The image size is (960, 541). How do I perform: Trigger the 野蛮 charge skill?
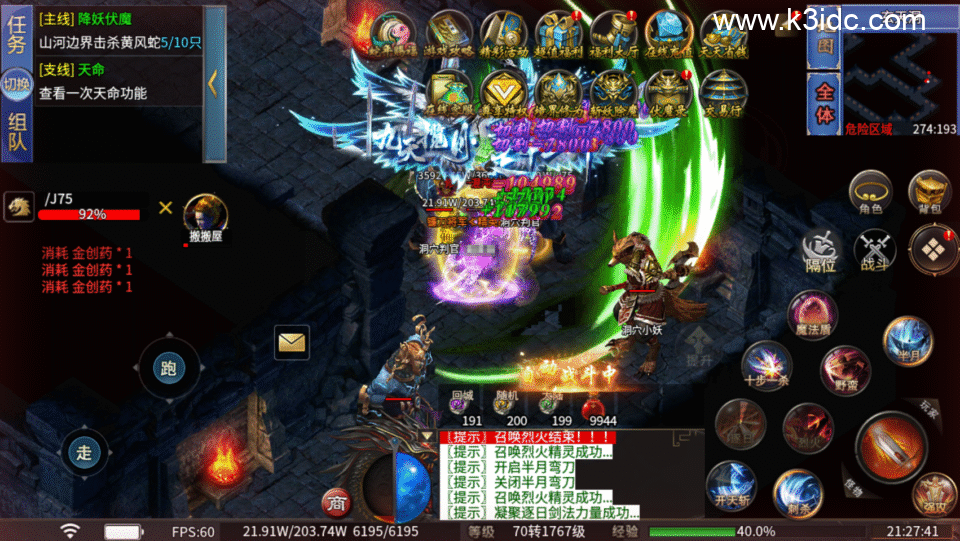(x=845, y=369)
